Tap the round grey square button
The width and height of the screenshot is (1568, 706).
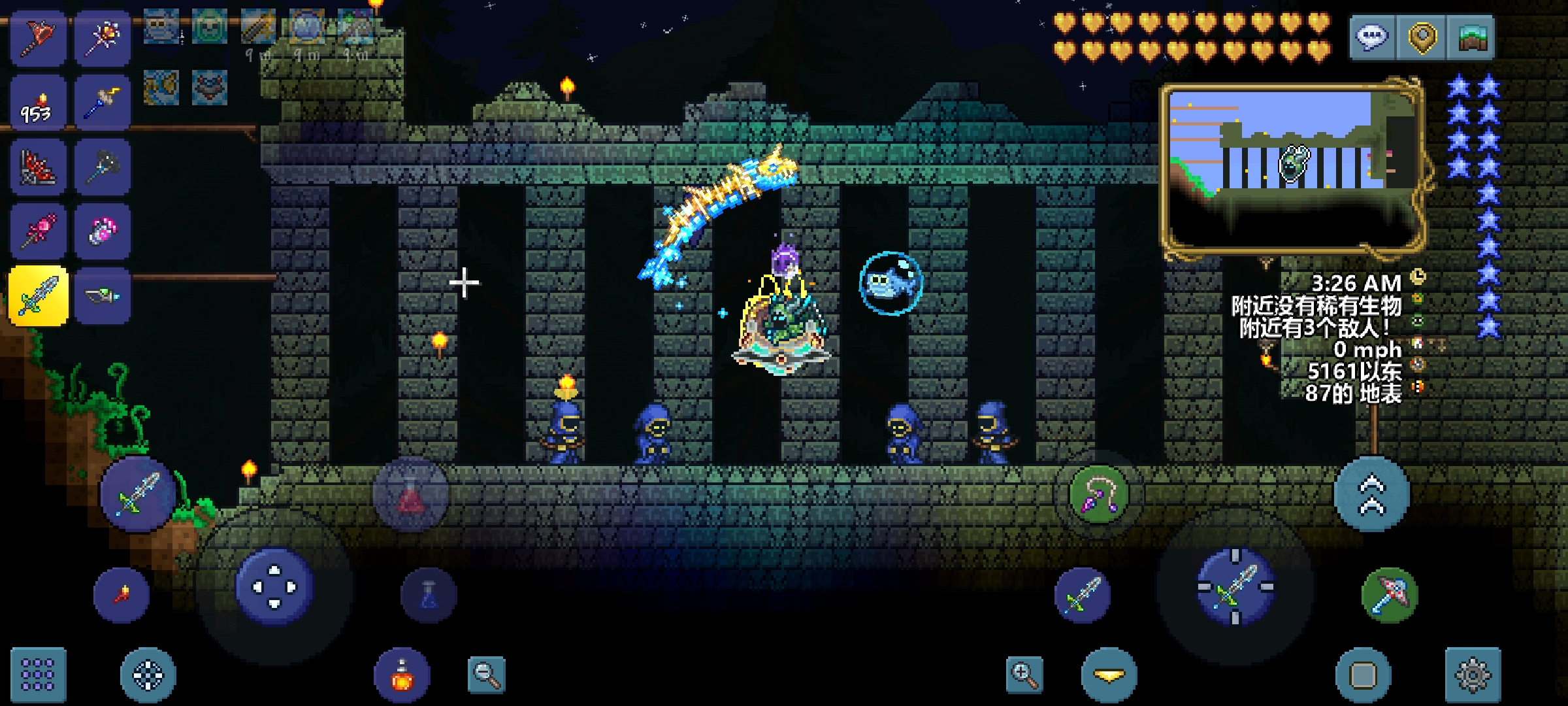coord(1363,675)
